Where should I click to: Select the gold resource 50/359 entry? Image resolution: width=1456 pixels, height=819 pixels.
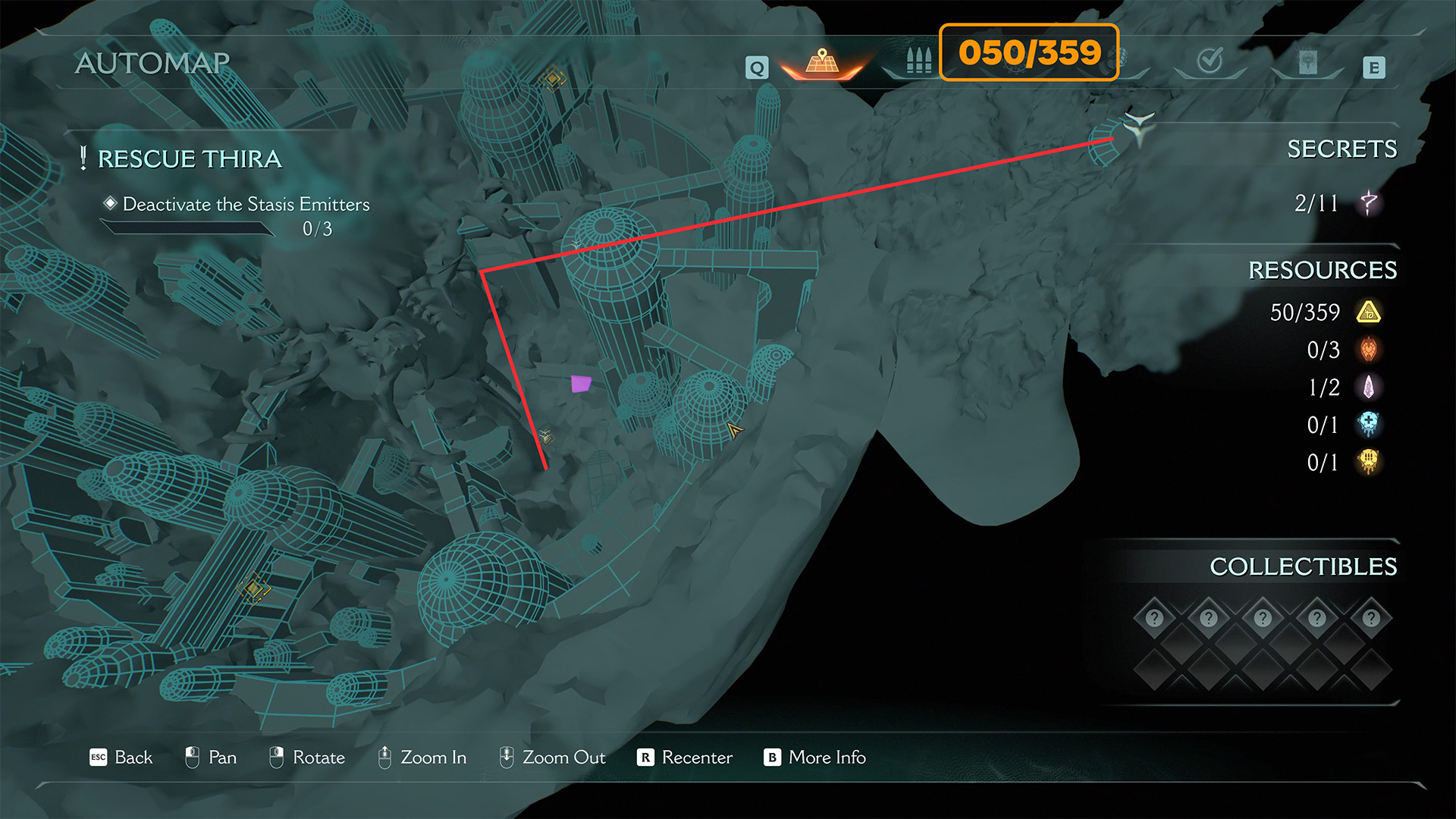1323,312
